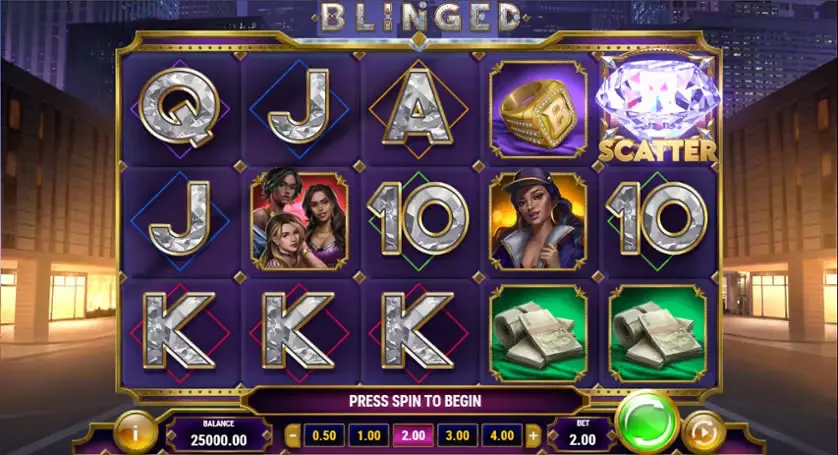Viewport: 838px width, 455px height.
Task: Switch the bet to 4.00
Action: 502,436
